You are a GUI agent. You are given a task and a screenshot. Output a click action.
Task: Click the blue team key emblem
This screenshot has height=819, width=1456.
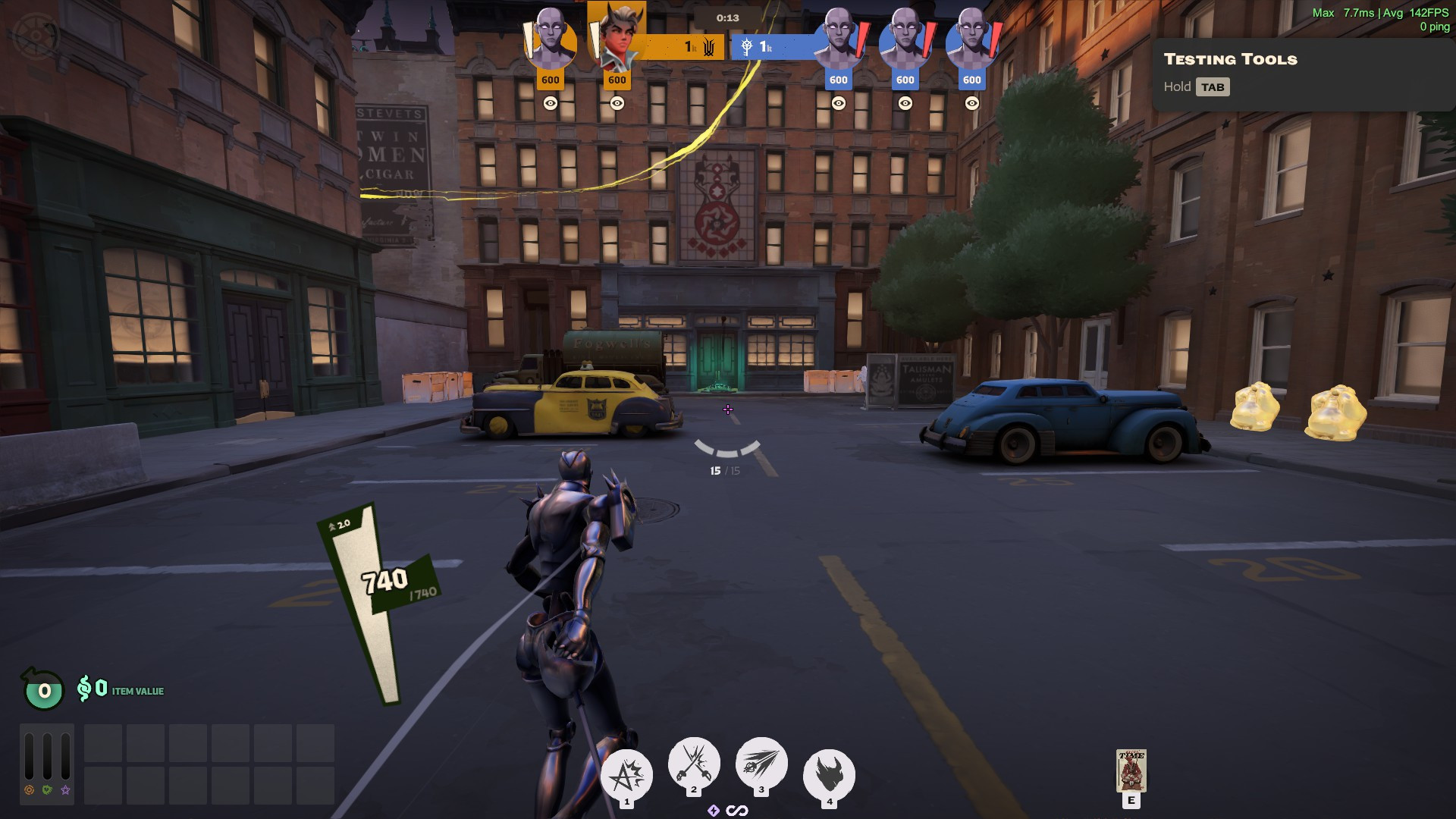click(747, 48)
